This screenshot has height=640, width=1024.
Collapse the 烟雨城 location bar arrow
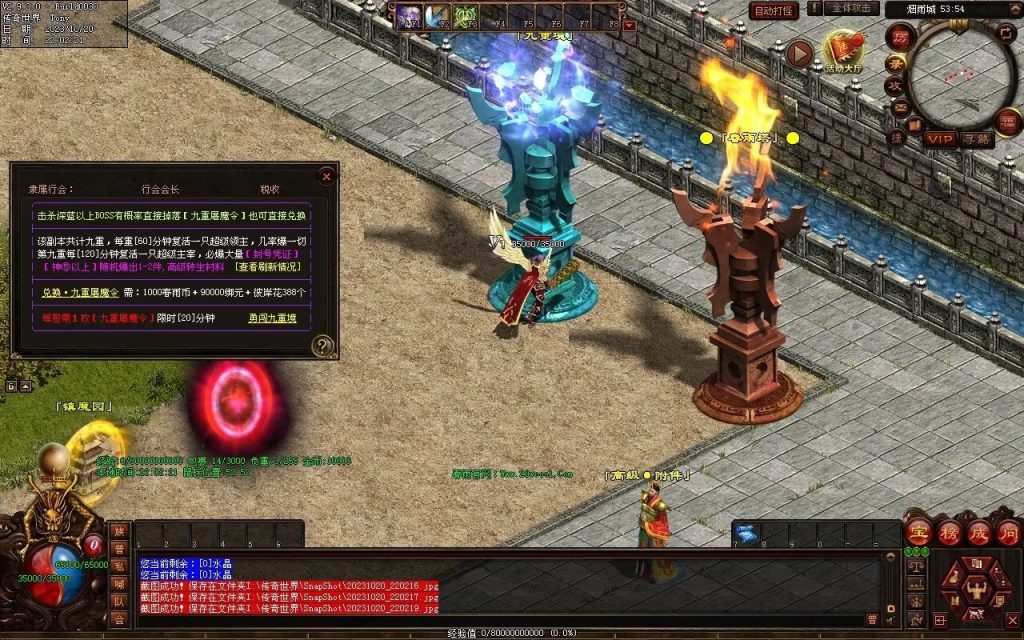coord(1016,9)
